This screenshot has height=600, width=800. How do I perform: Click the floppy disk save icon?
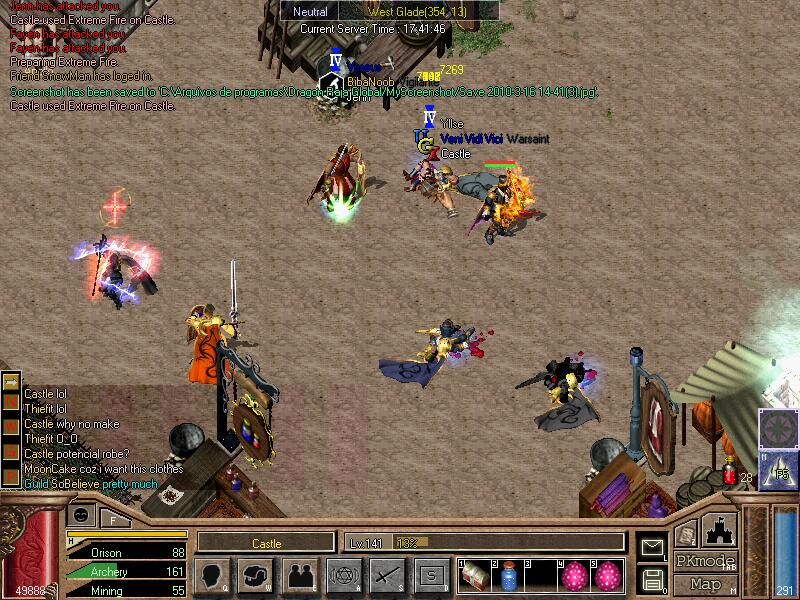652,578
